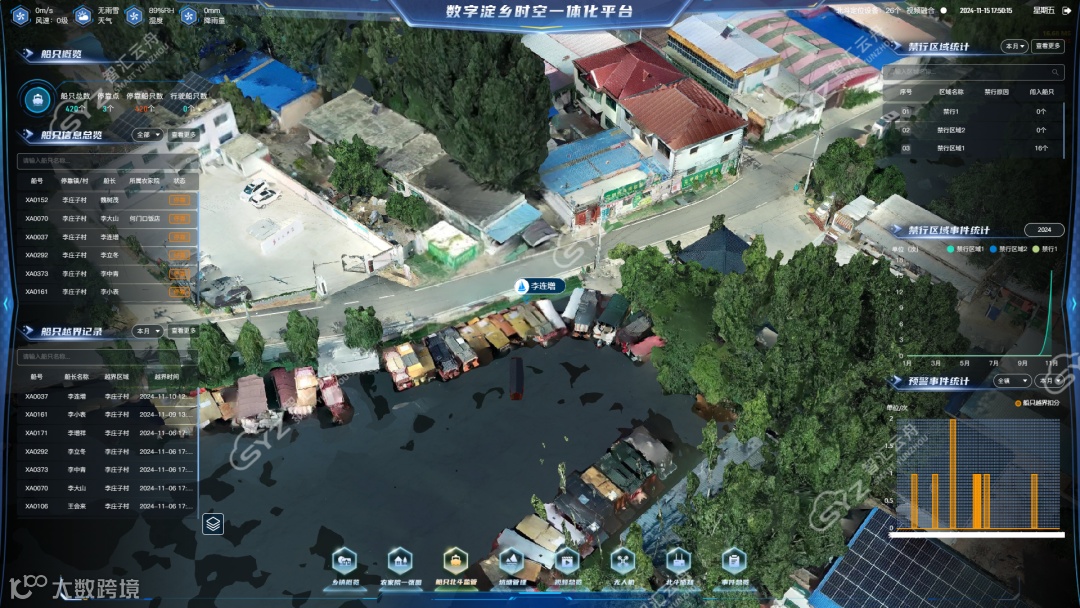Open the 全部 dropdown in 船只信息总览
Viewport: 1080px width, 608px height.
[x=147, y=134]
